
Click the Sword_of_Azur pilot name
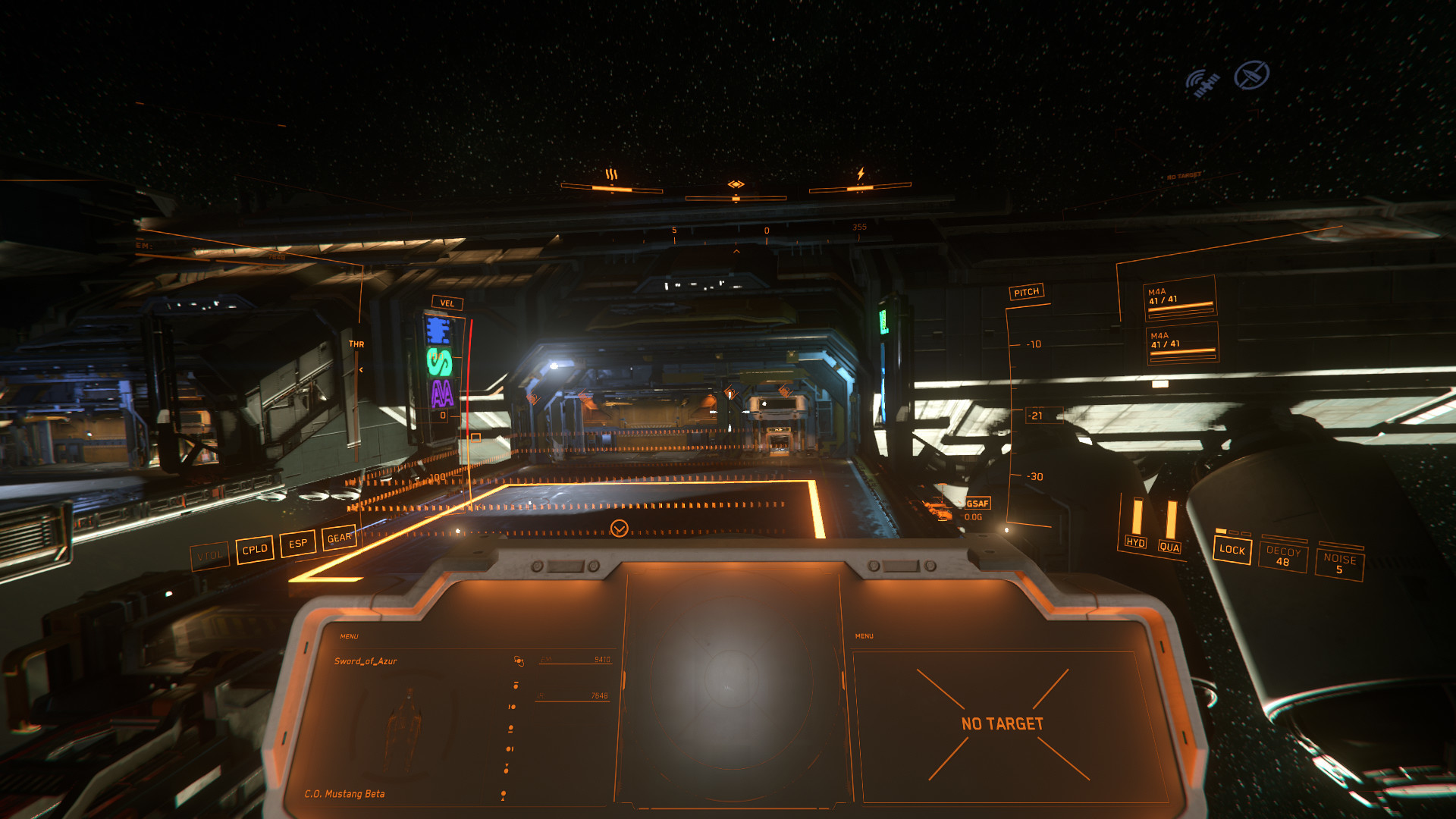click(x=366, y=661)
